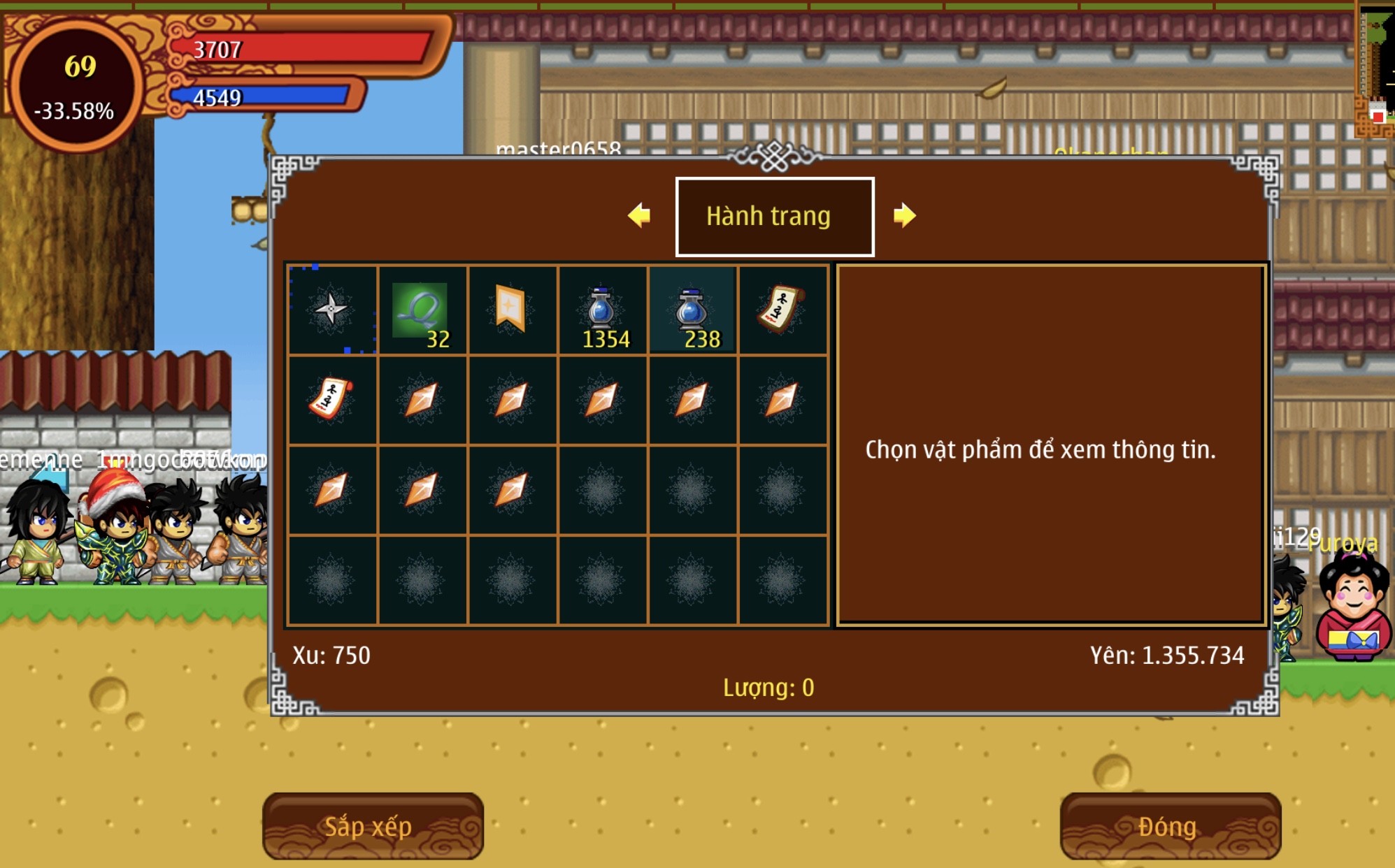Select the Hành trang tab header
The image size is (1395, 868).
[x=774, y=217]
